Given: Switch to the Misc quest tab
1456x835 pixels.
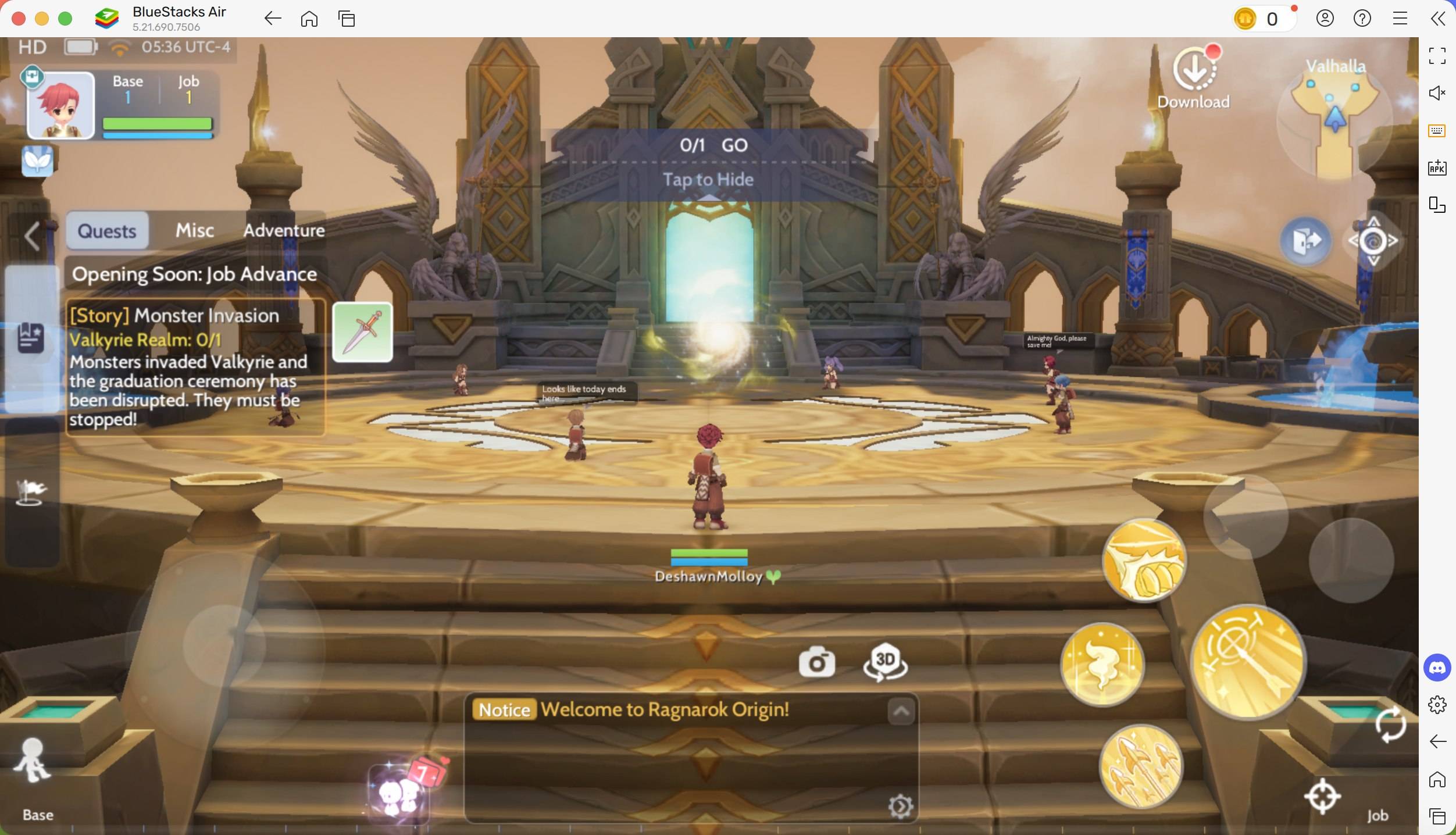Looking at the screenshot, I should coord(194,230).
